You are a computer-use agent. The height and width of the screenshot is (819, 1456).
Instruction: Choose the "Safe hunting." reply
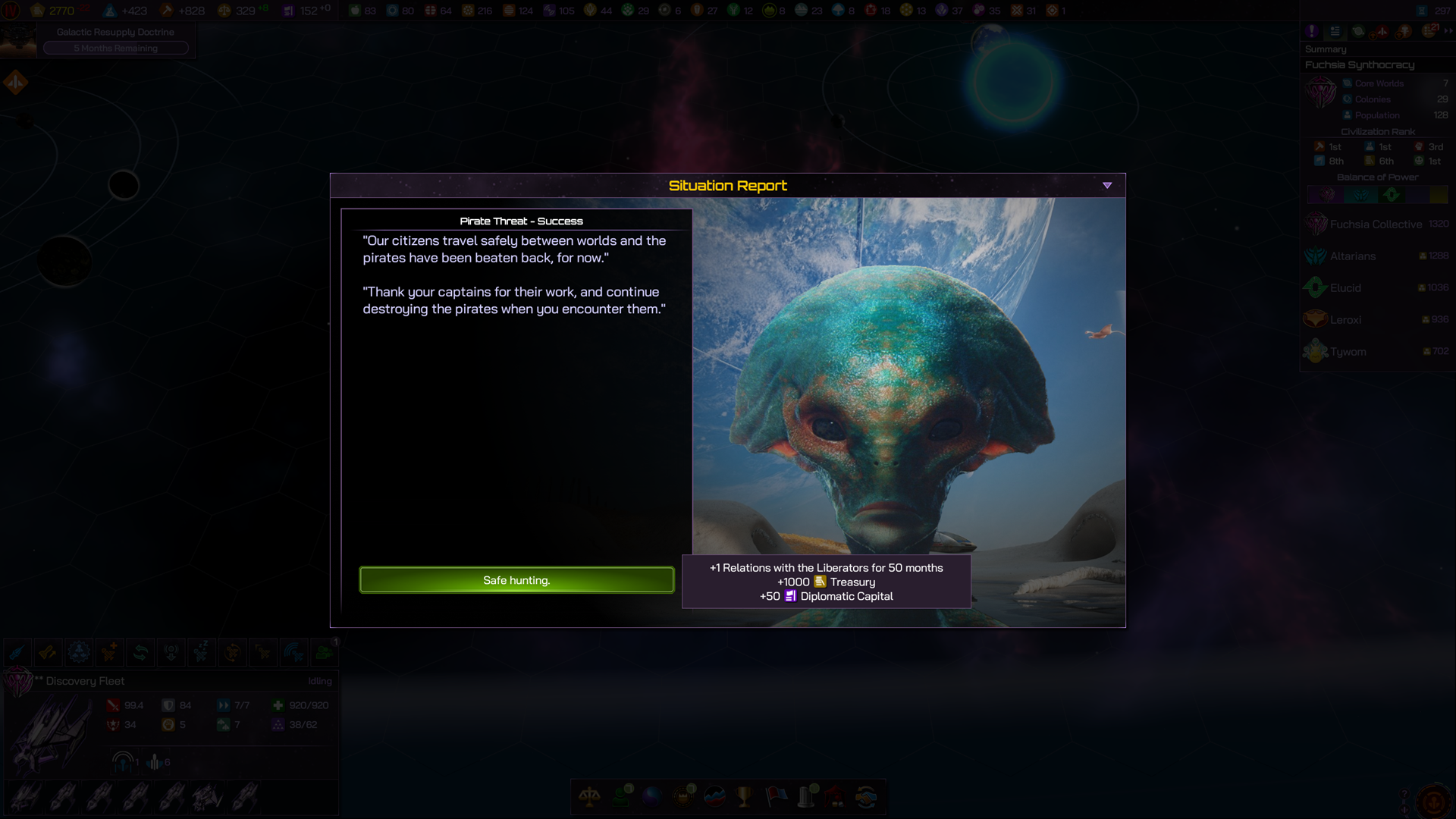(516, 580)
